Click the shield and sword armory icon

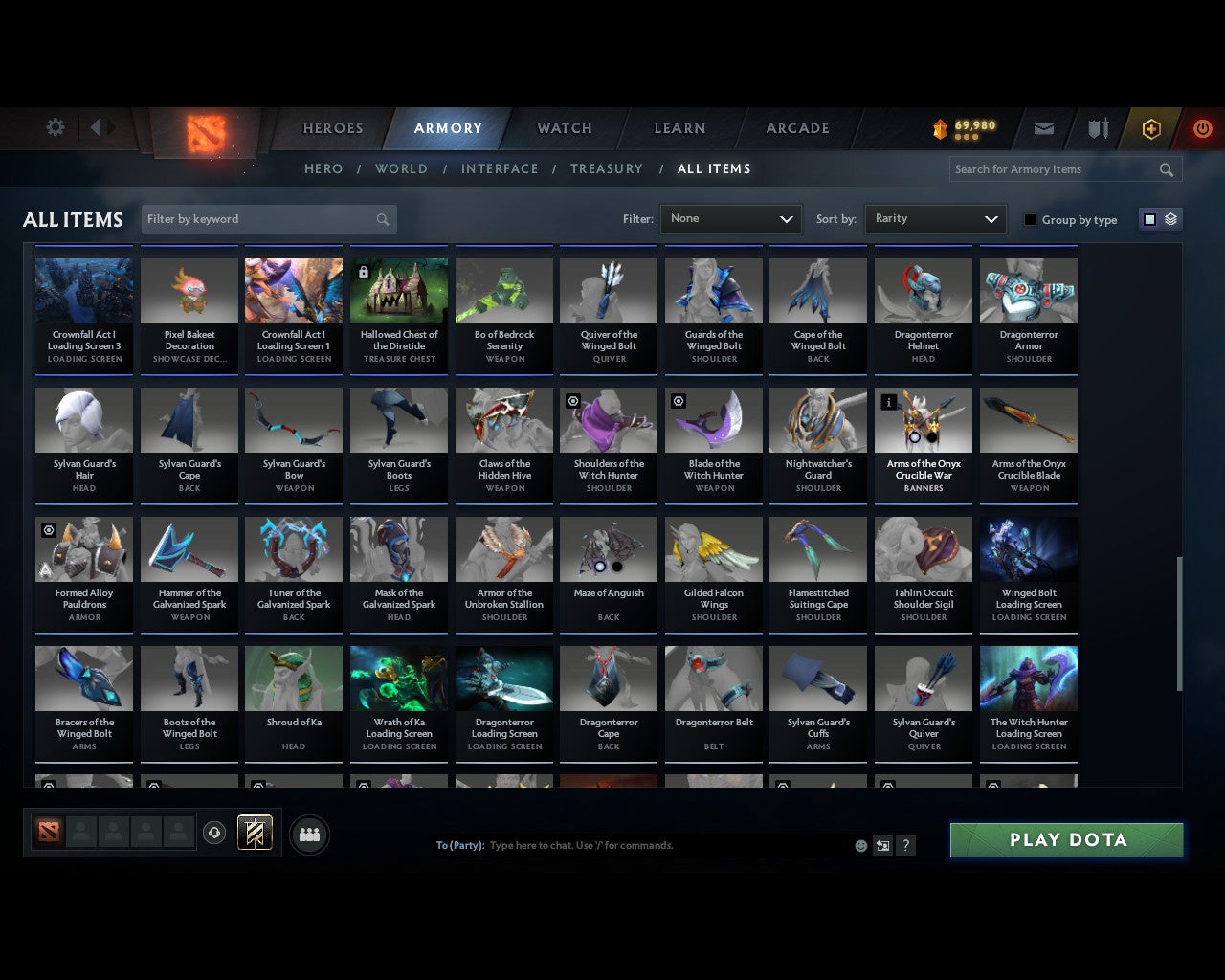click(1097, 127)
